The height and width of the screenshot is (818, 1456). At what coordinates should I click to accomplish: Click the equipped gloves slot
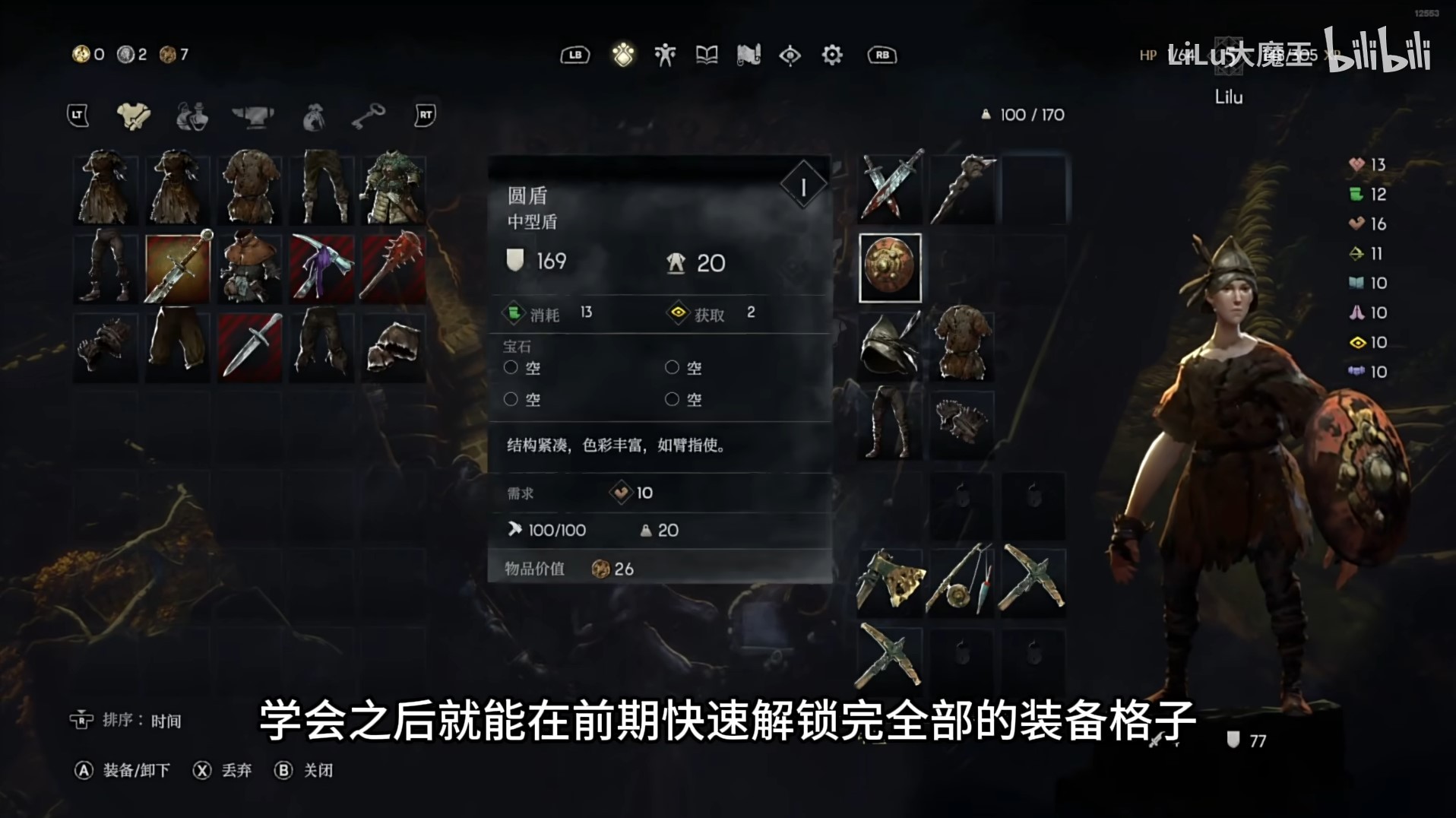click(x=961, y=423)
